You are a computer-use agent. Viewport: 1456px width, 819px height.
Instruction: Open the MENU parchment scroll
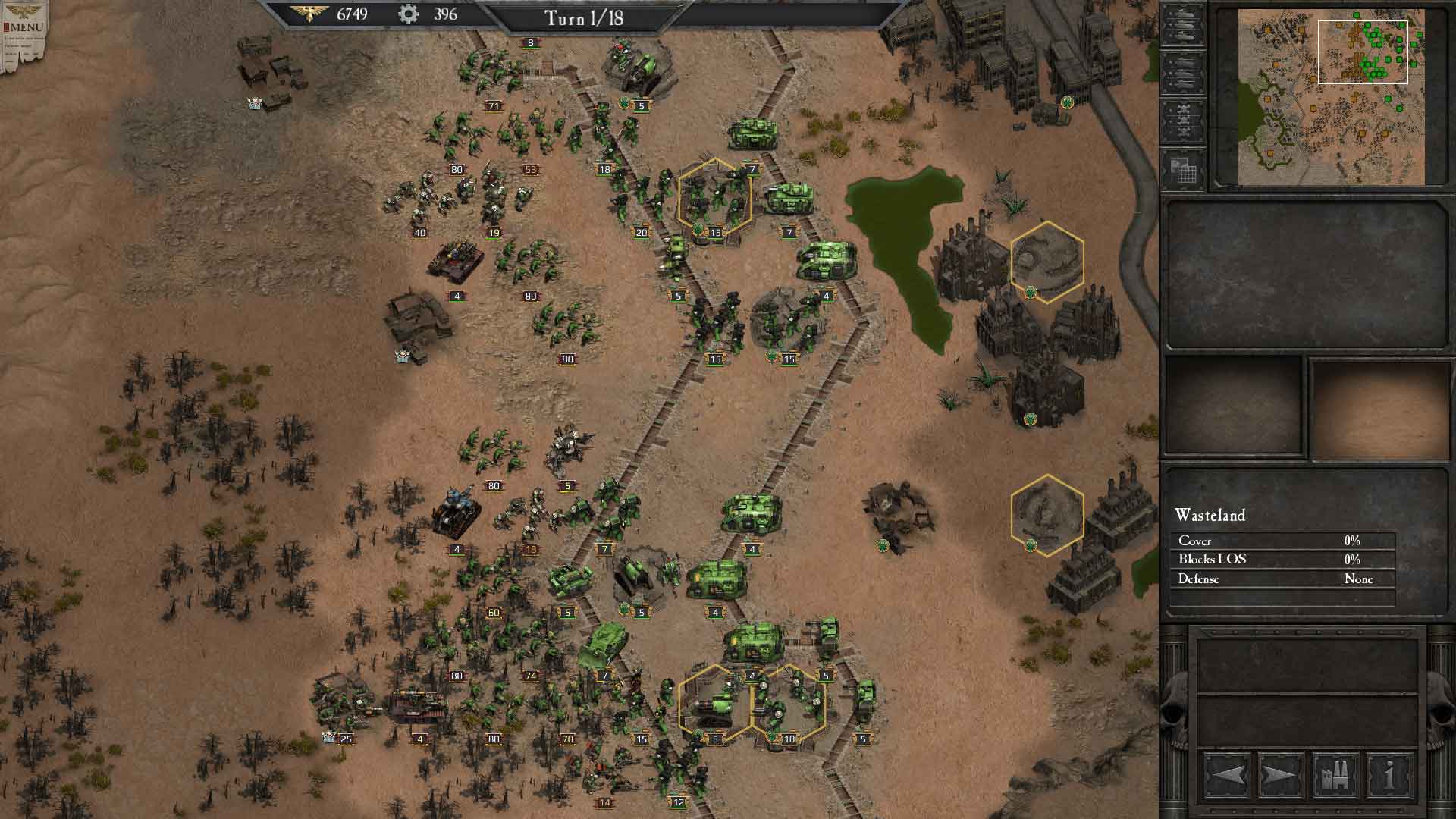click(x=23, y=27)
